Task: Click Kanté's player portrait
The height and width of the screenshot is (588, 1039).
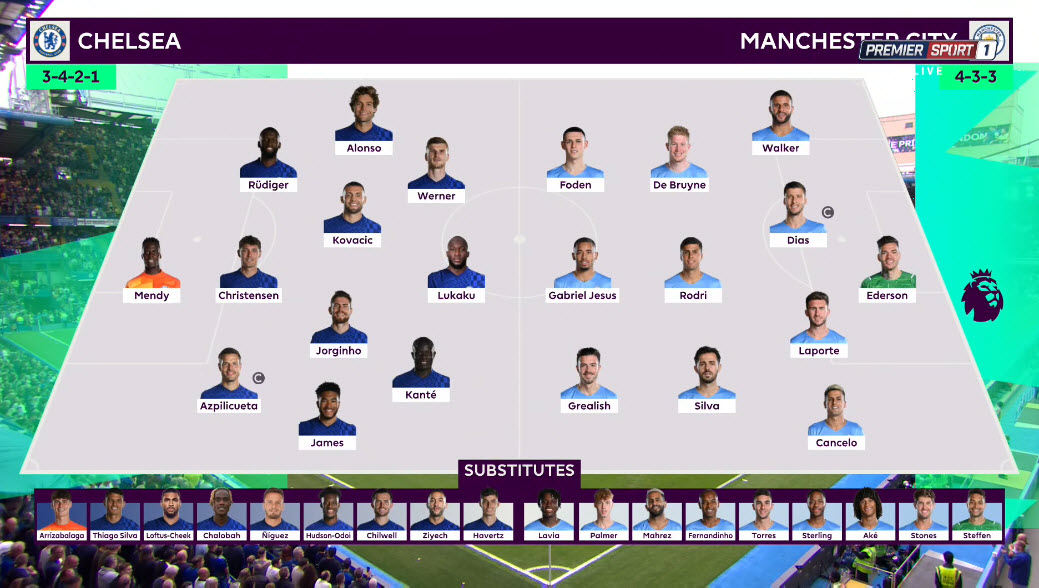Action: coord(421,363)
